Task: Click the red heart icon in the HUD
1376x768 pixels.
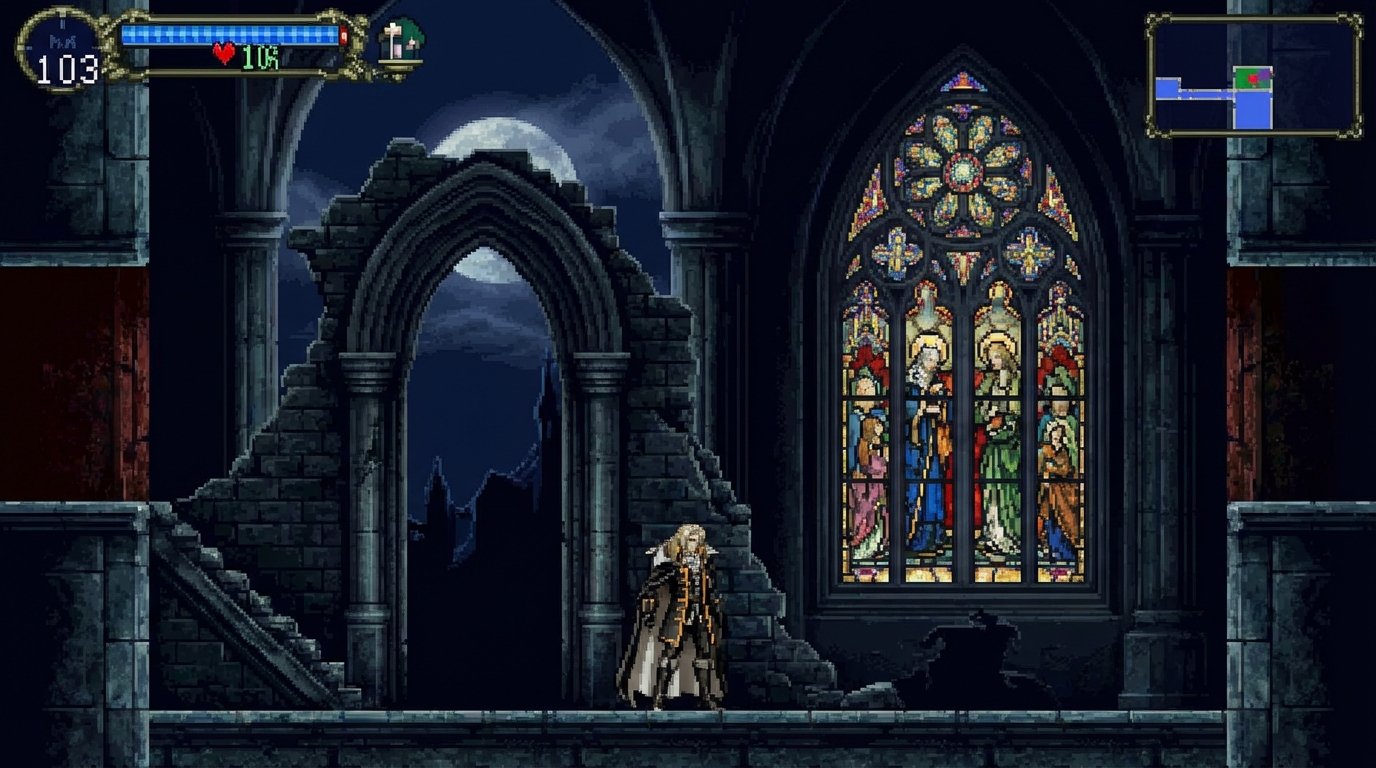Action: [223, 51]
